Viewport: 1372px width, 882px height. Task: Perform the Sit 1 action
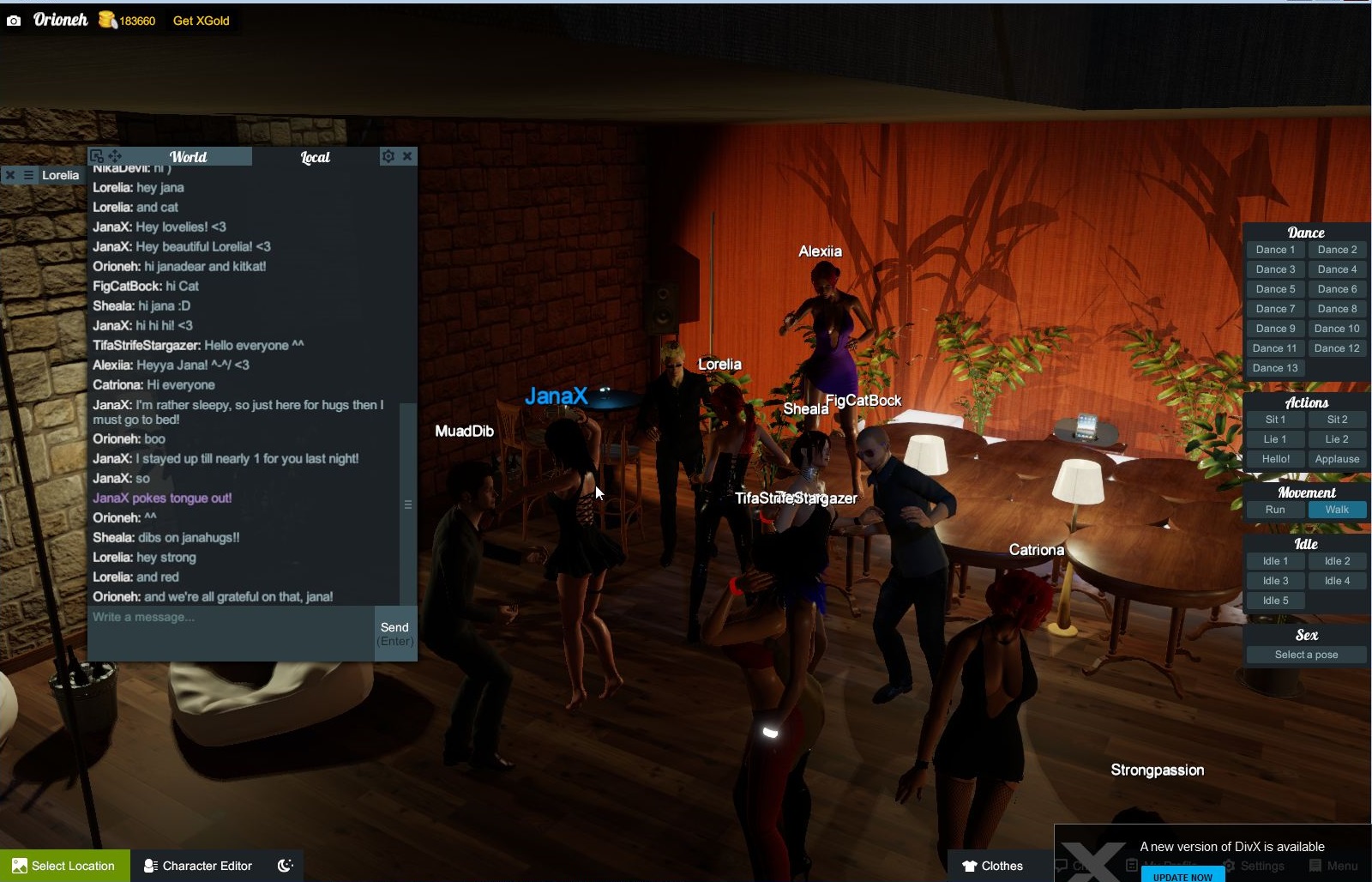(x=1275, y=420)
